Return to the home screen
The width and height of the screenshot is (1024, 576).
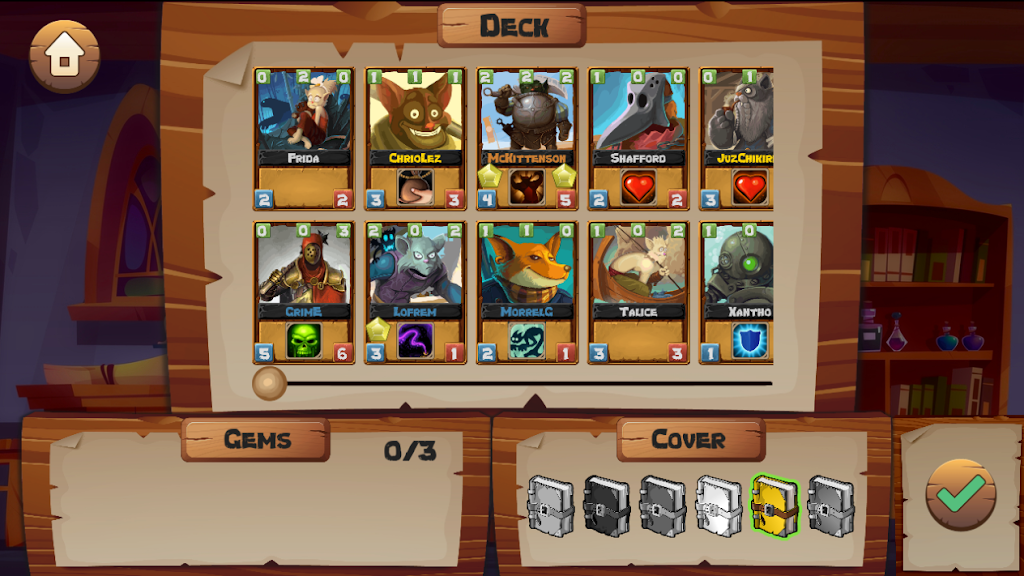pos(65,56)
